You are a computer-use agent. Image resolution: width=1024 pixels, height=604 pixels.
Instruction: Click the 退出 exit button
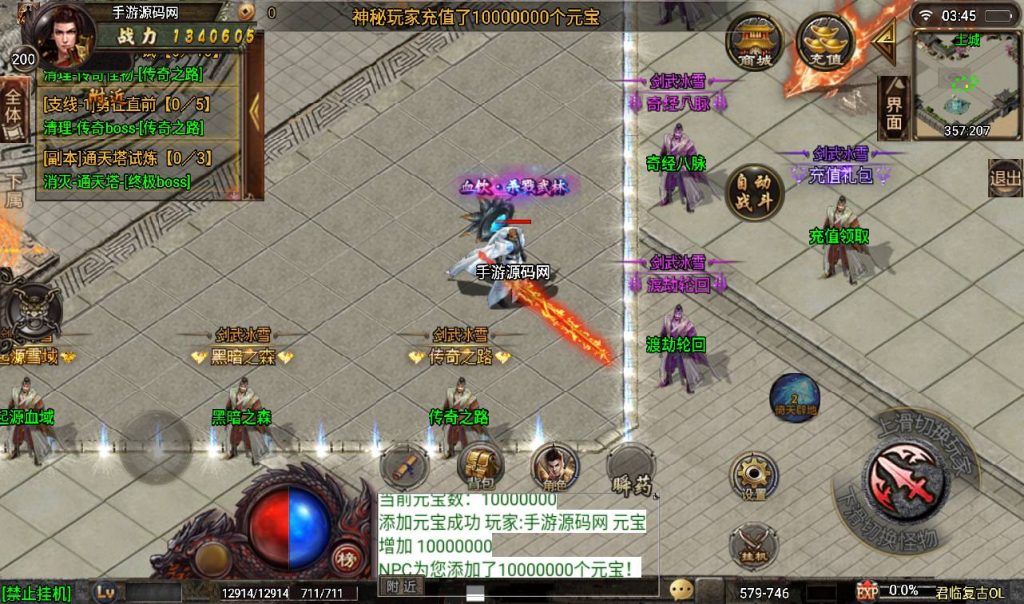pyautogui.click(x=1004, y=178)
